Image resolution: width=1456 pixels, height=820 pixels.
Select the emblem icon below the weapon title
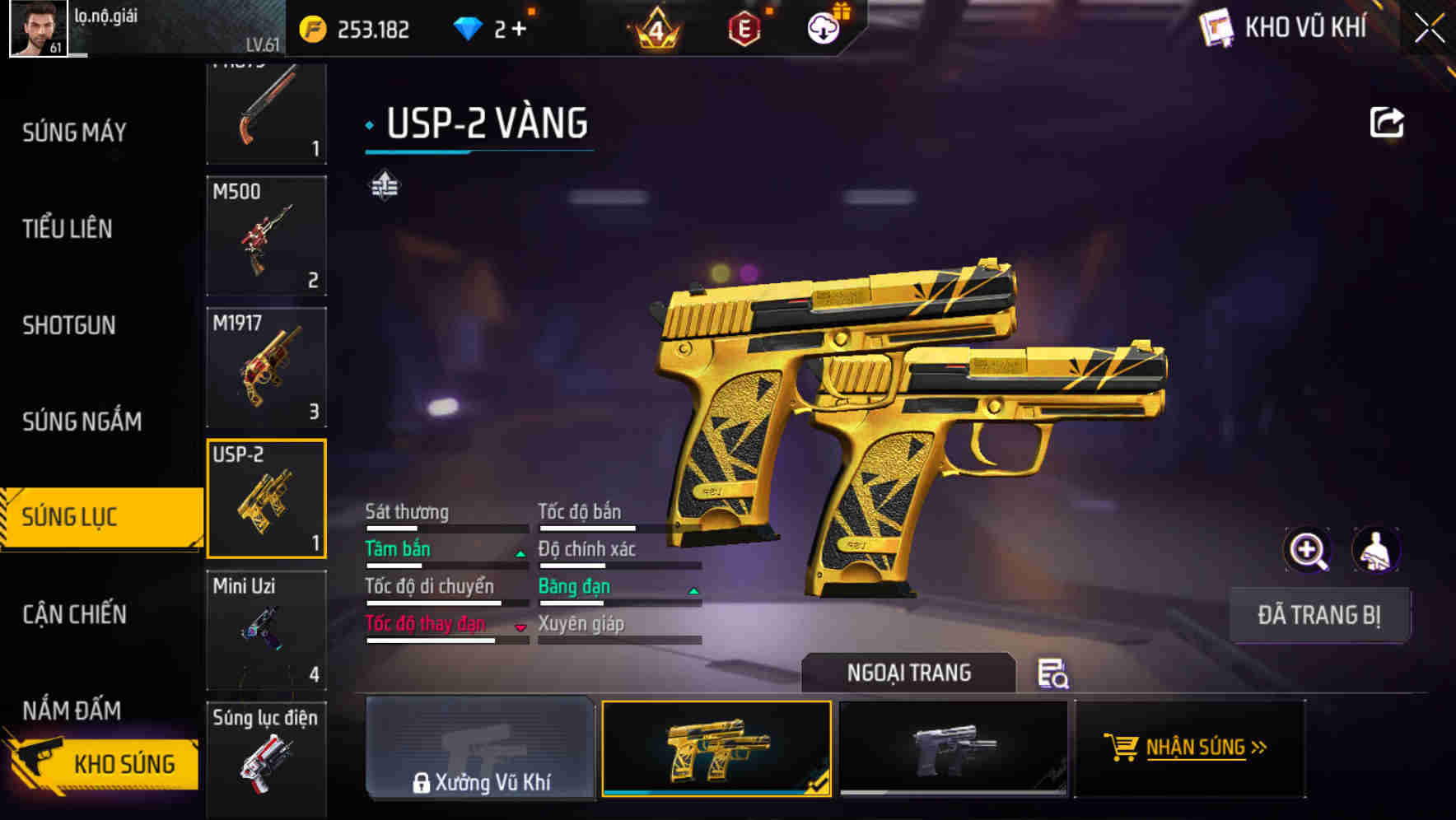(x=383, y=185)
